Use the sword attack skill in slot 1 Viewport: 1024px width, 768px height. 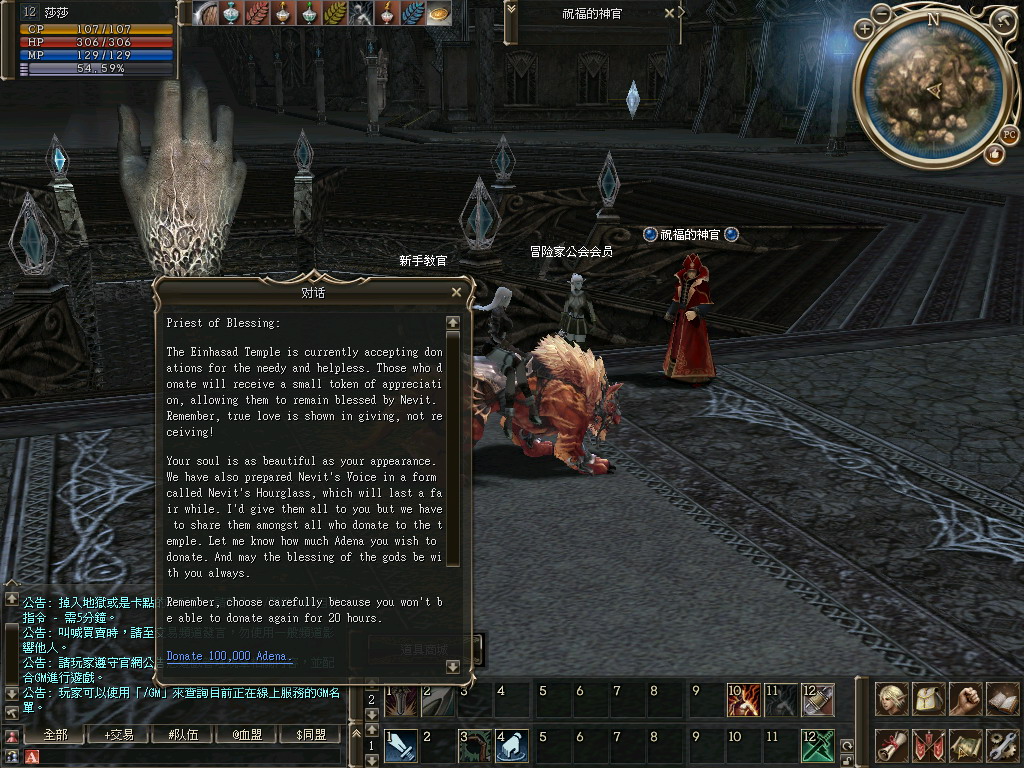(x=401, y=746)
